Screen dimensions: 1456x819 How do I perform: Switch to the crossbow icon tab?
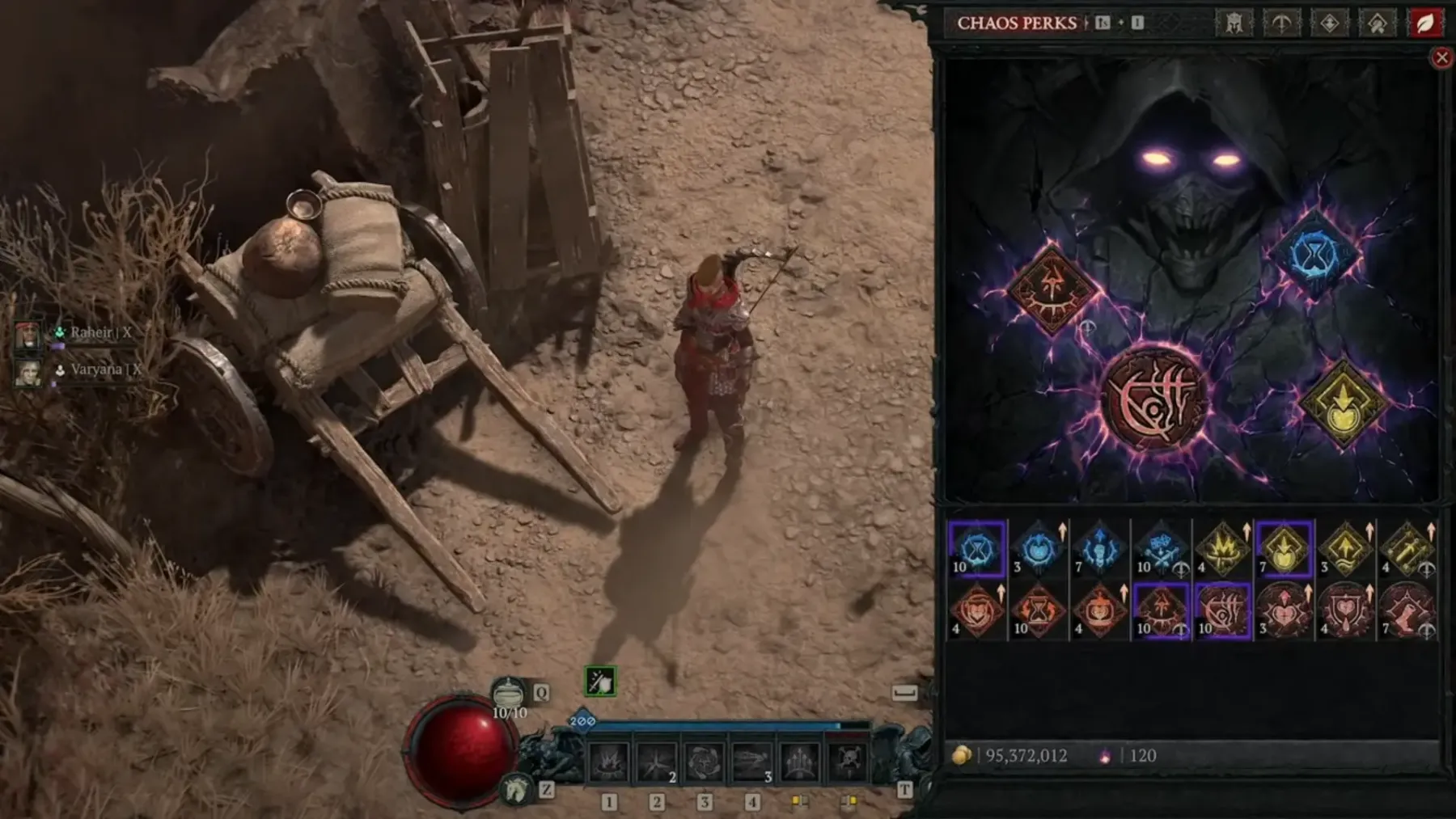[x=1281, y=23]
